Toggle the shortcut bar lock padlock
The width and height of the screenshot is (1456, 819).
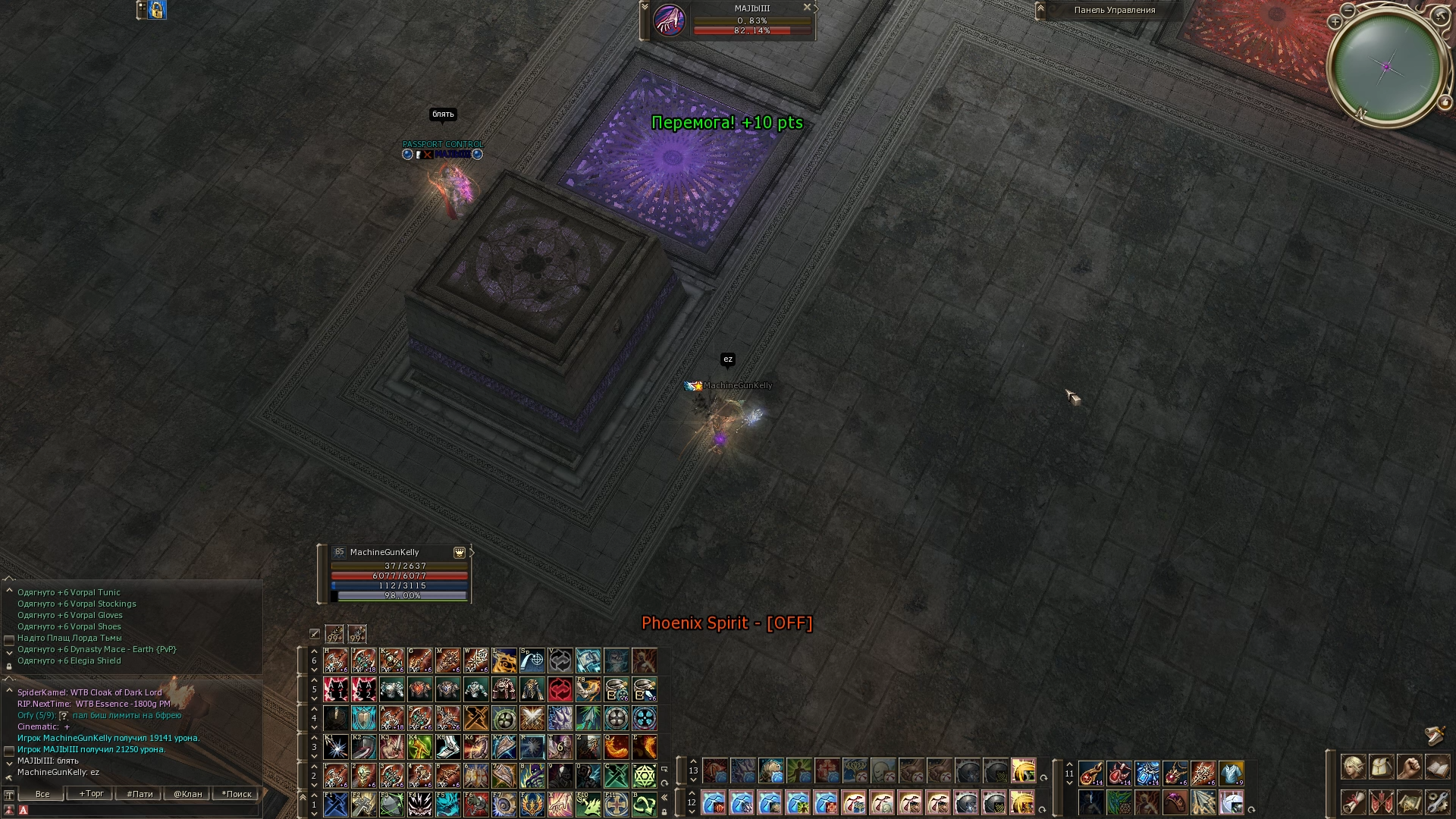(x=664, y=811)
